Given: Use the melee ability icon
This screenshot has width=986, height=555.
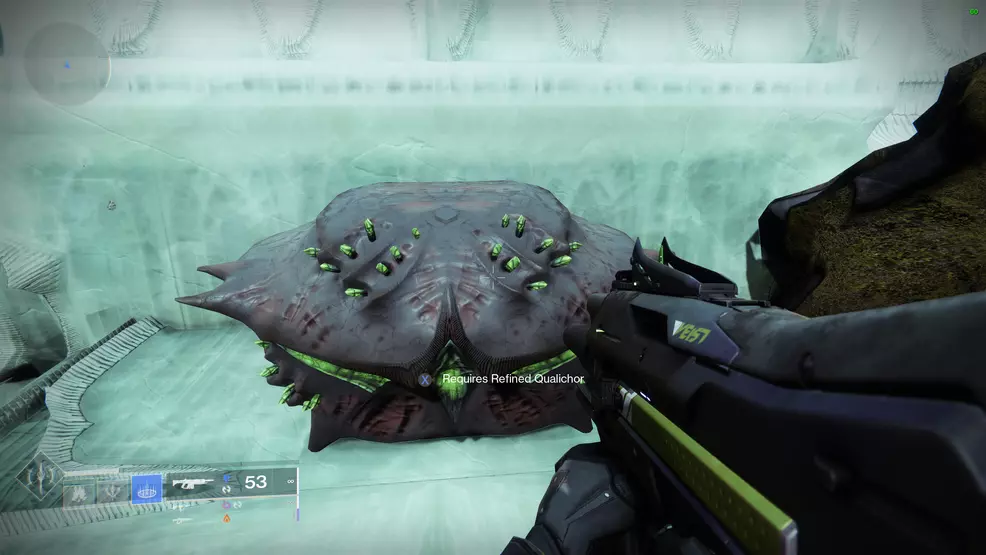Looking at the screenshot, I should [x=111, y=492].
